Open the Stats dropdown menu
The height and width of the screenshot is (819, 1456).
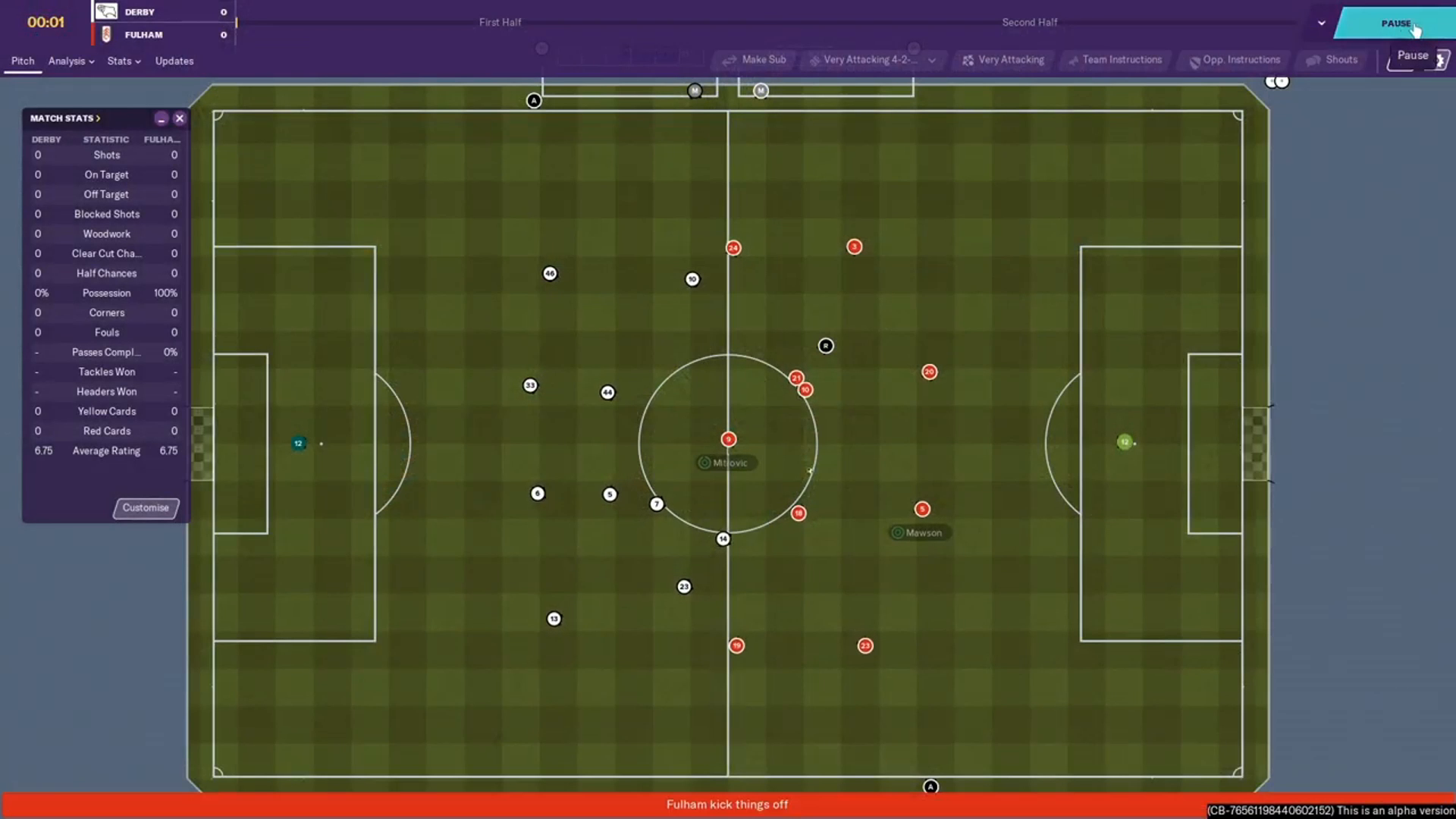[x=124, y=61]
